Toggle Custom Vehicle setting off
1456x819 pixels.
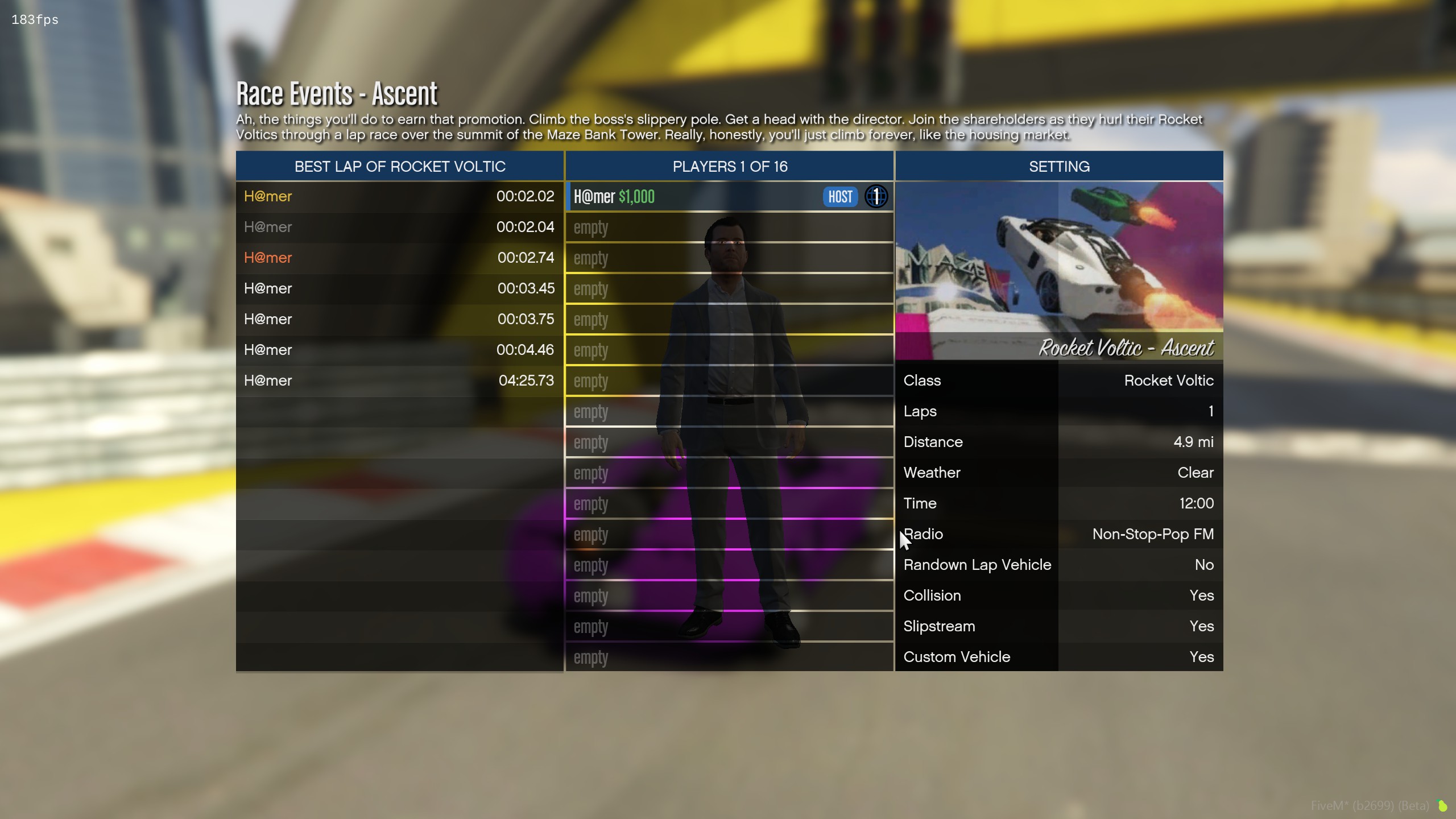point(1058,657)
